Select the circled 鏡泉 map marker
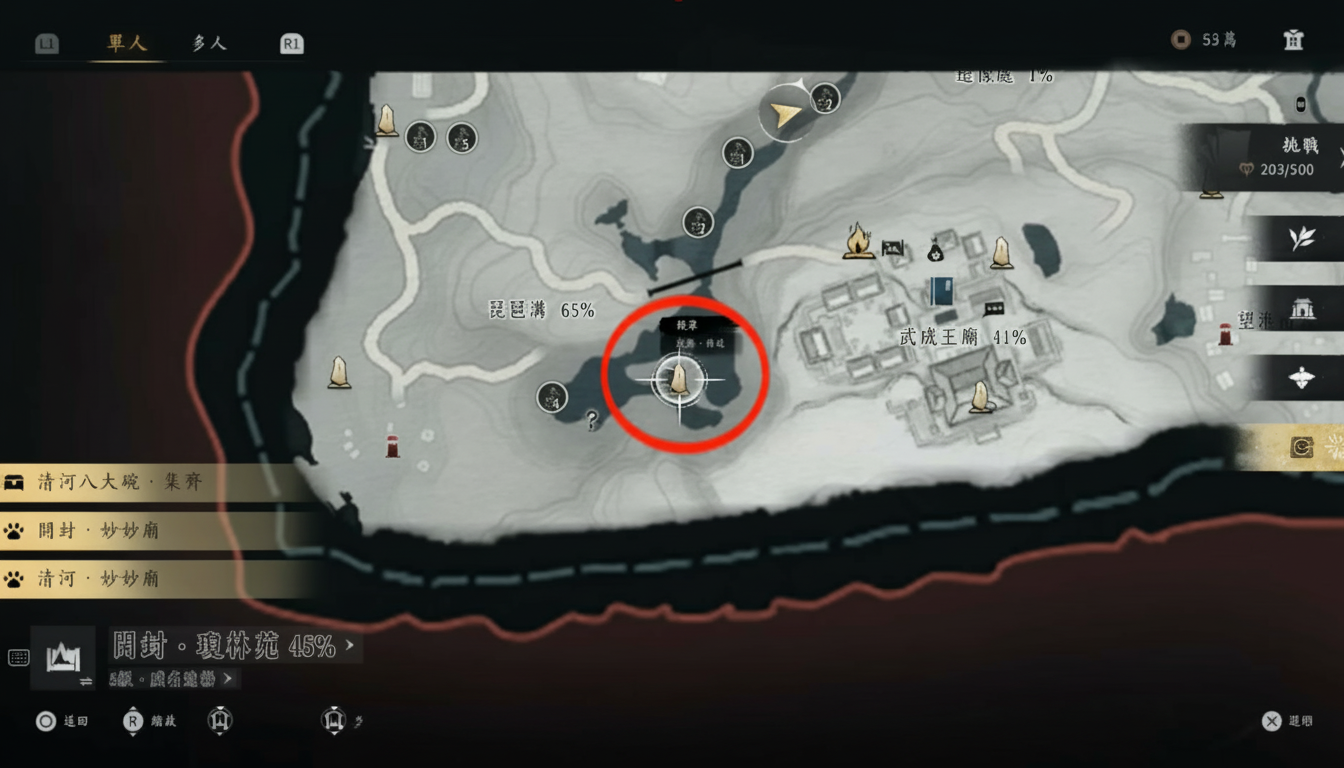 [x=680, y=378]
